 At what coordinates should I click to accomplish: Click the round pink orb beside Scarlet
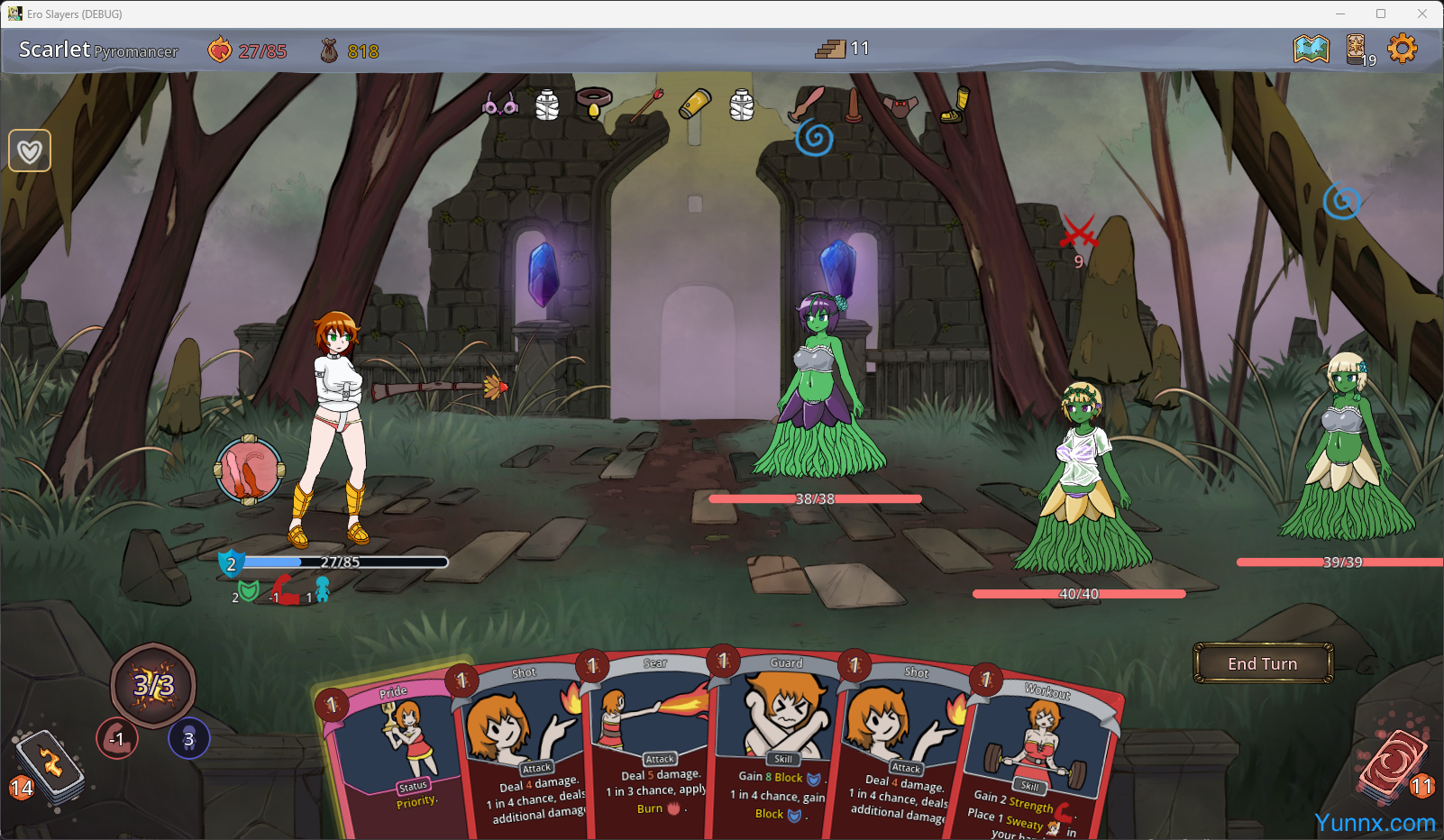click(250, 470)
